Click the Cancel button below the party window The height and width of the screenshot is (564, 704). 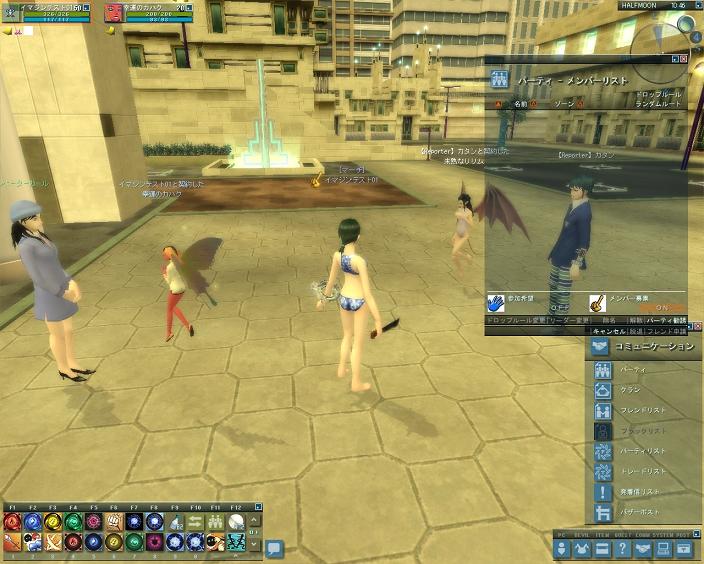click(x=609, y=329)
